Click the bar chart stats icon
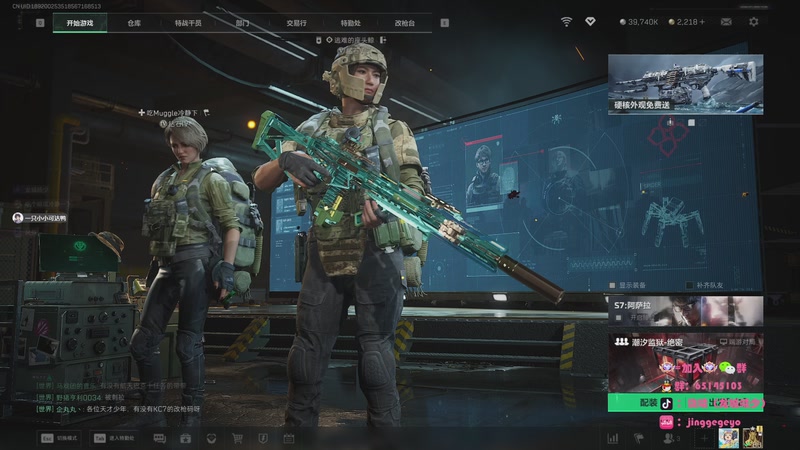 pos(612,438)
